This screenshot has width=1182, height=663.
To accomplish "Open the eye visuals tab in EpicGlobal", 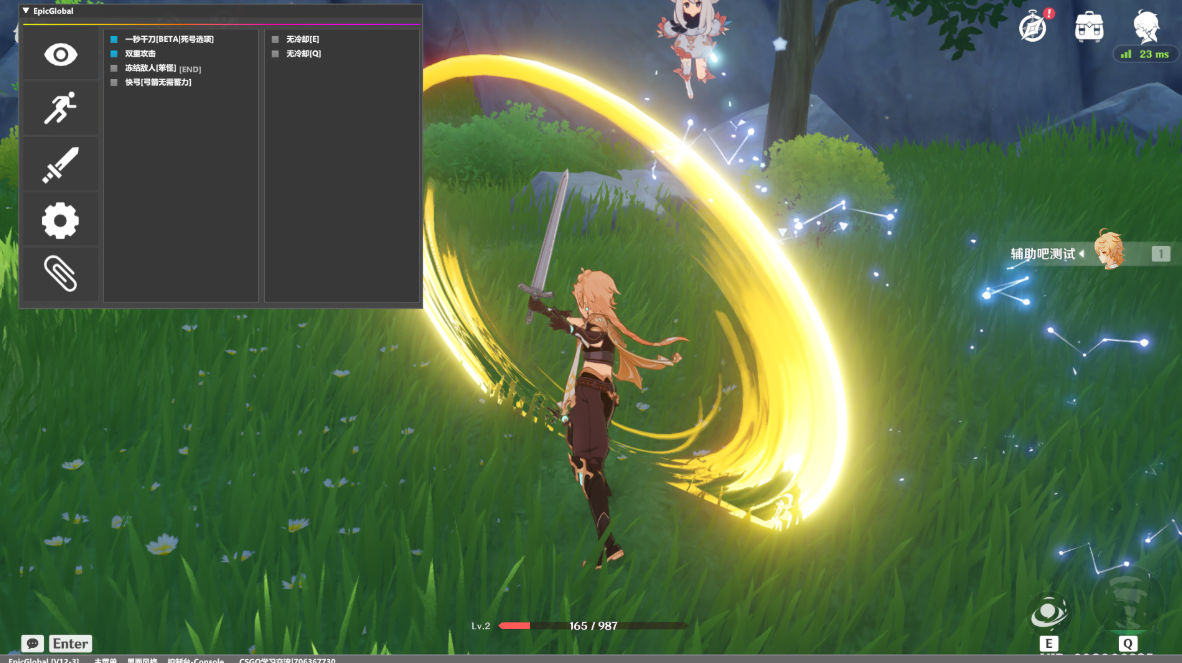I will click(60, 54).
